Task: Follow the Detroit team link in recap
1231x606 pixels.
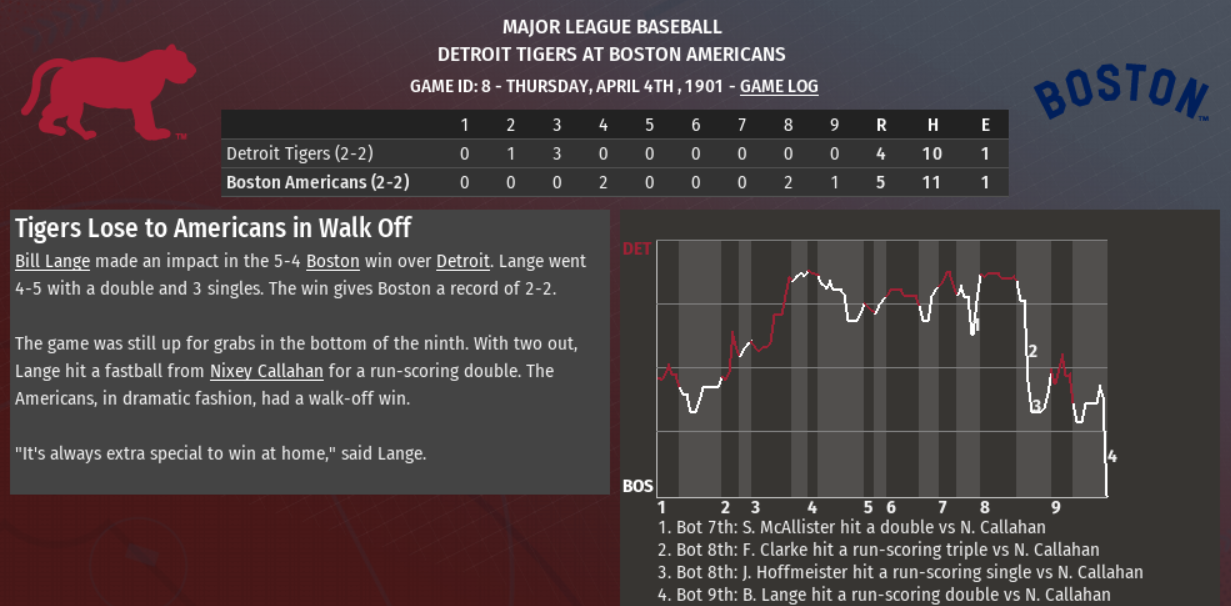Action: coord(462,262)
